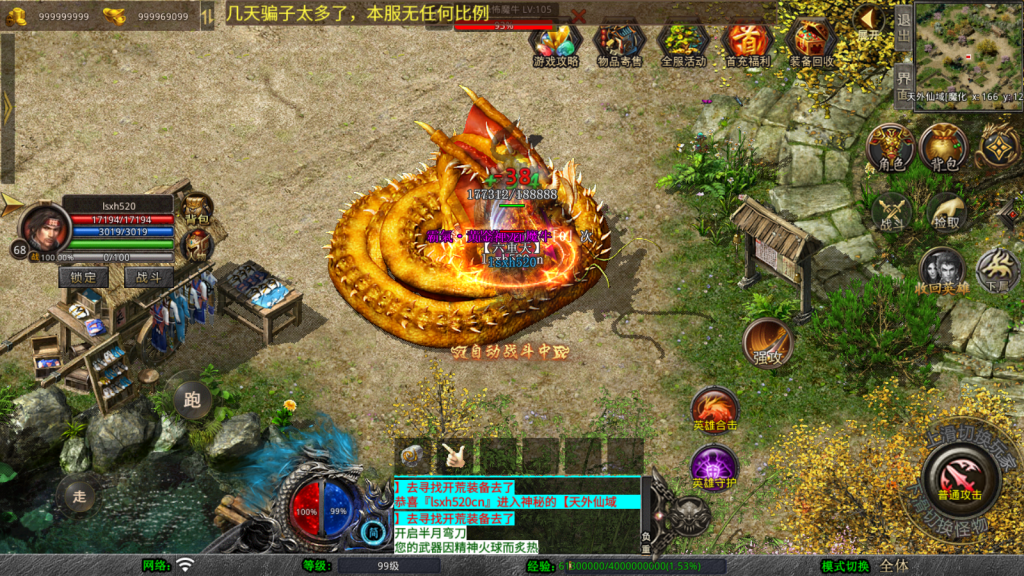Tap the 战斗 crossed-swords round button
The image size is (1024, 576).
pyautogui.click(x=890, y=212)
